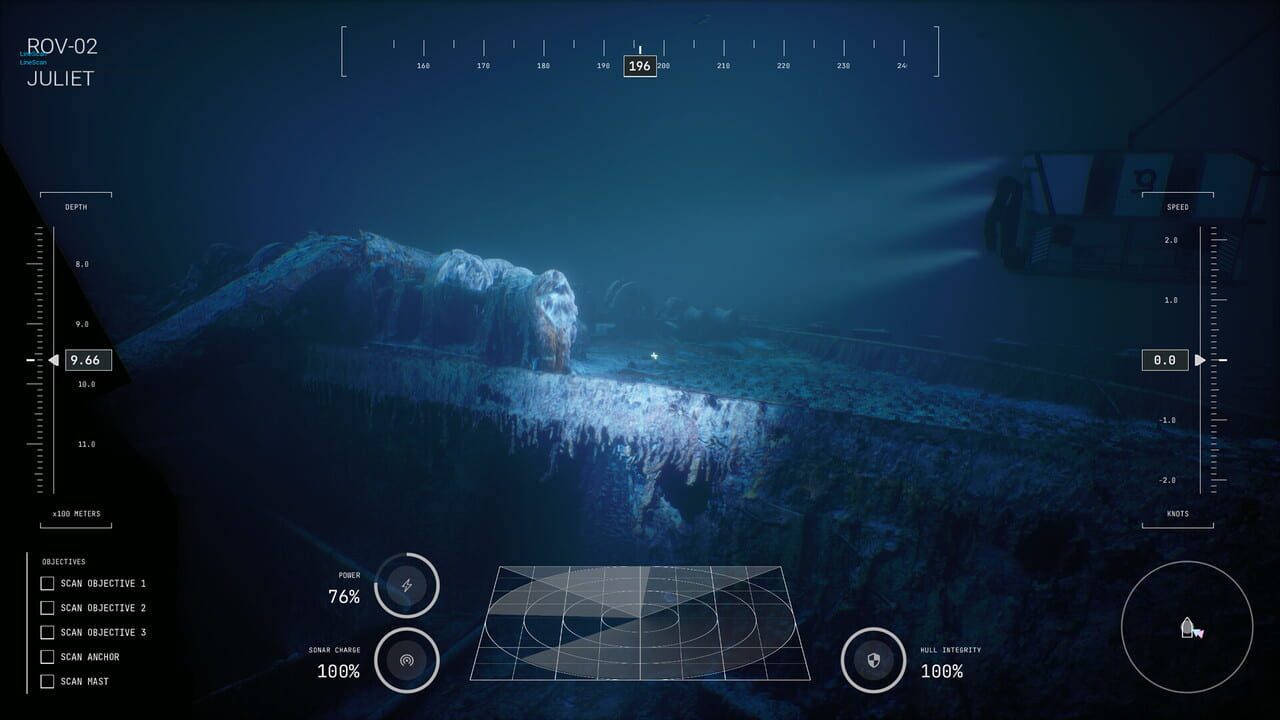
Task: Click the Hull Integrity shield icon
Action: point(872,661)
